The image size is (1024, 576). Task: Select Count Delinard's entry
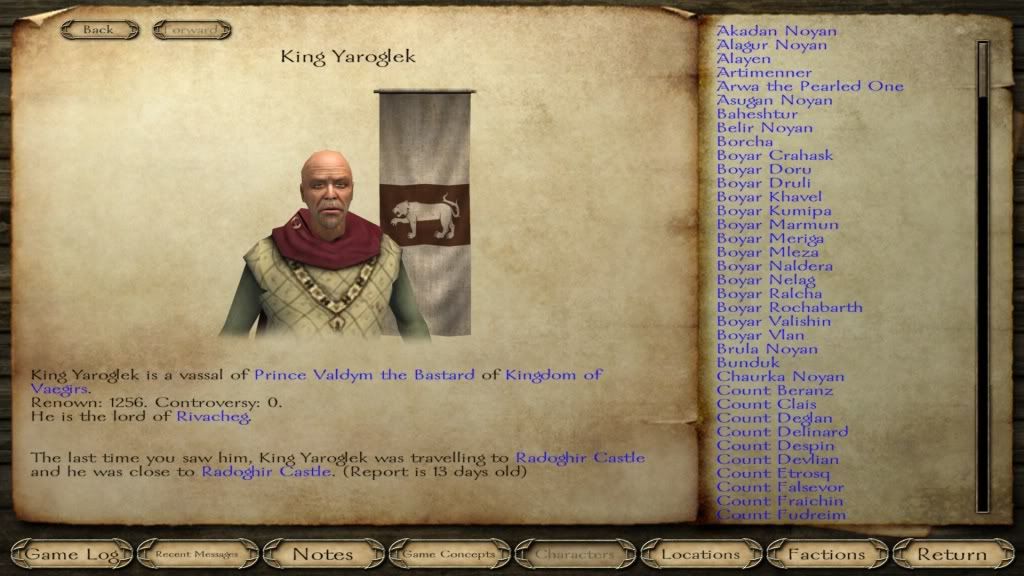point(782,432)
